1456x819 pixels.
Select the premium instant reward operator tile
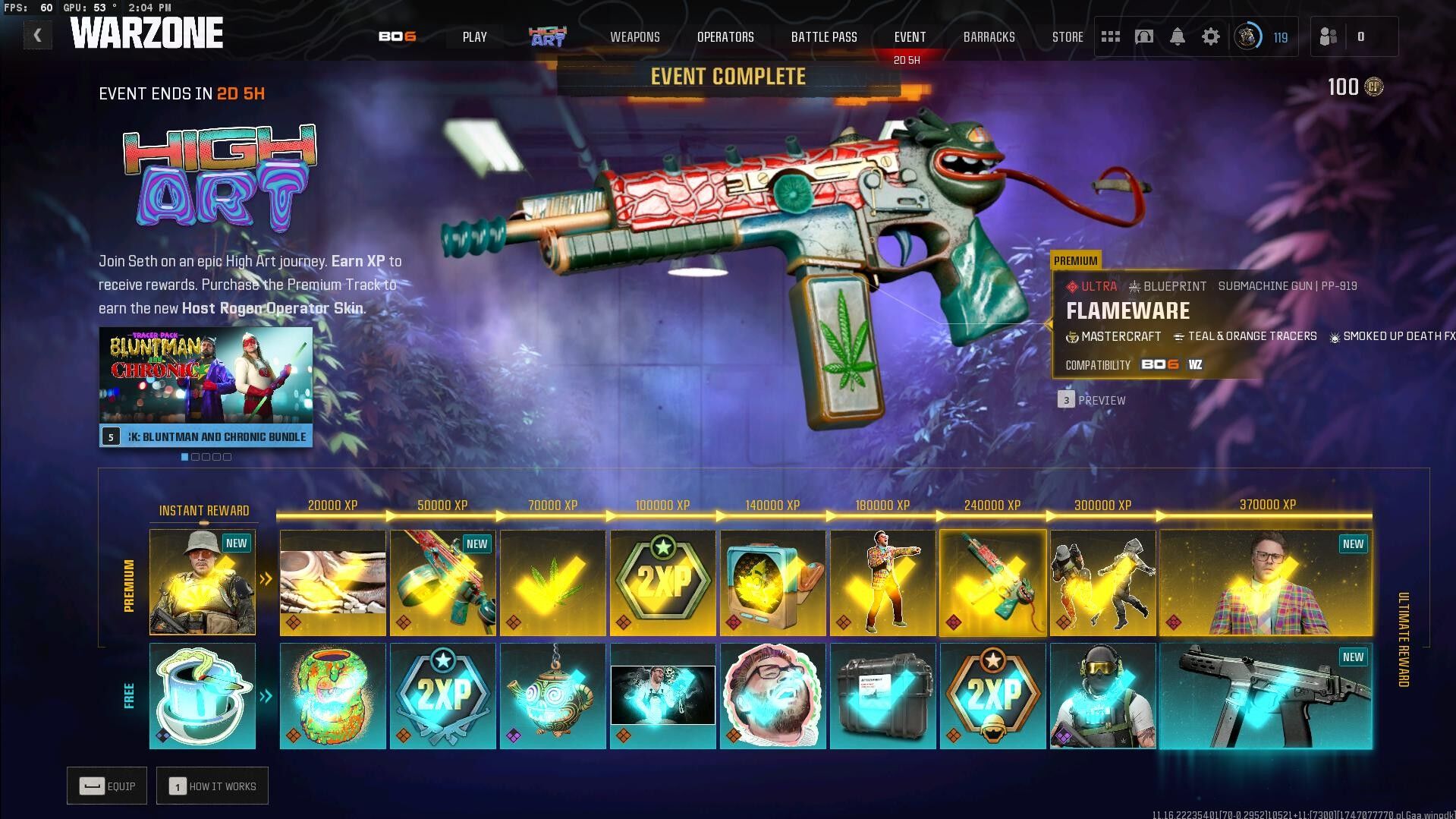(x=203, y=582)
